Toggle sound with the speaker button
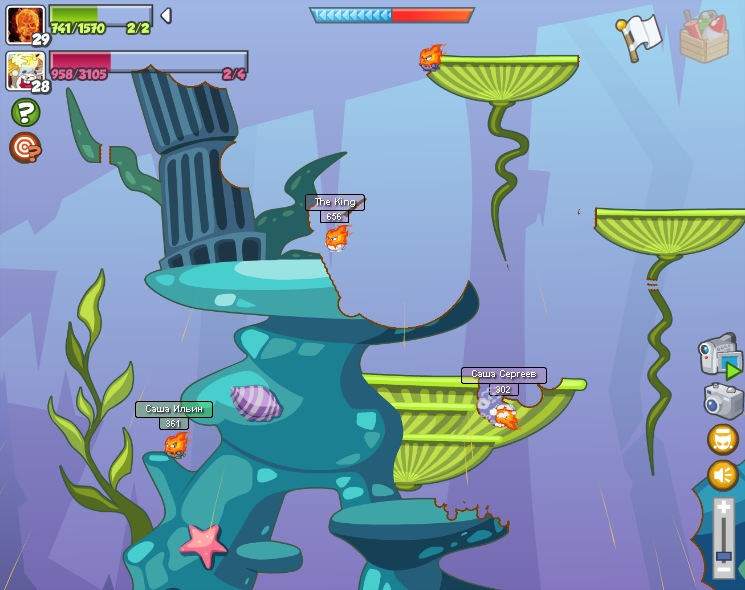 [x=722, y=475]
